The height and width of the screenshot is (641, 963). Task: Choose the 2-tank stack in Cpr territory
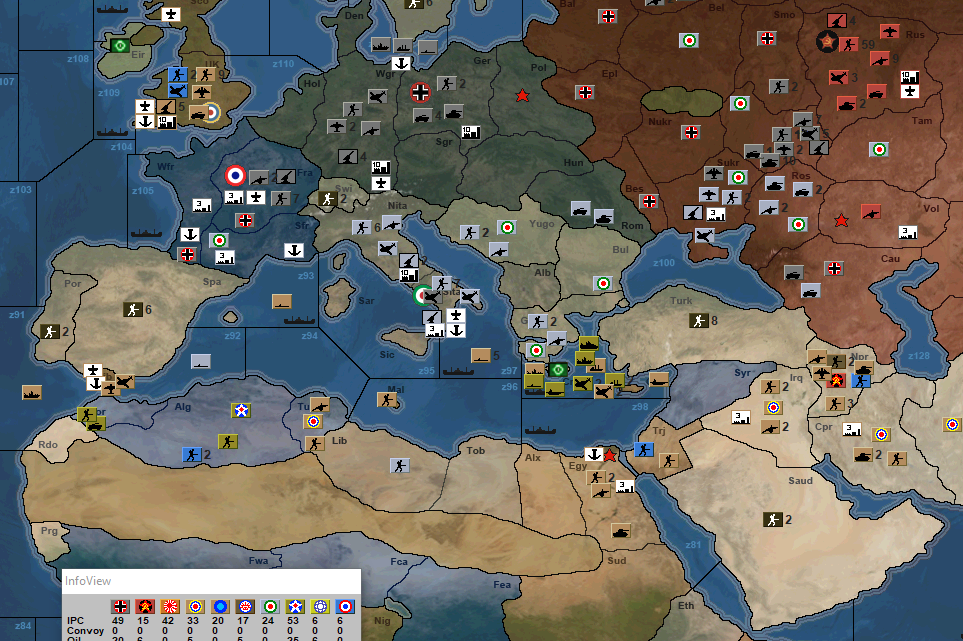[x=860, y=456]
